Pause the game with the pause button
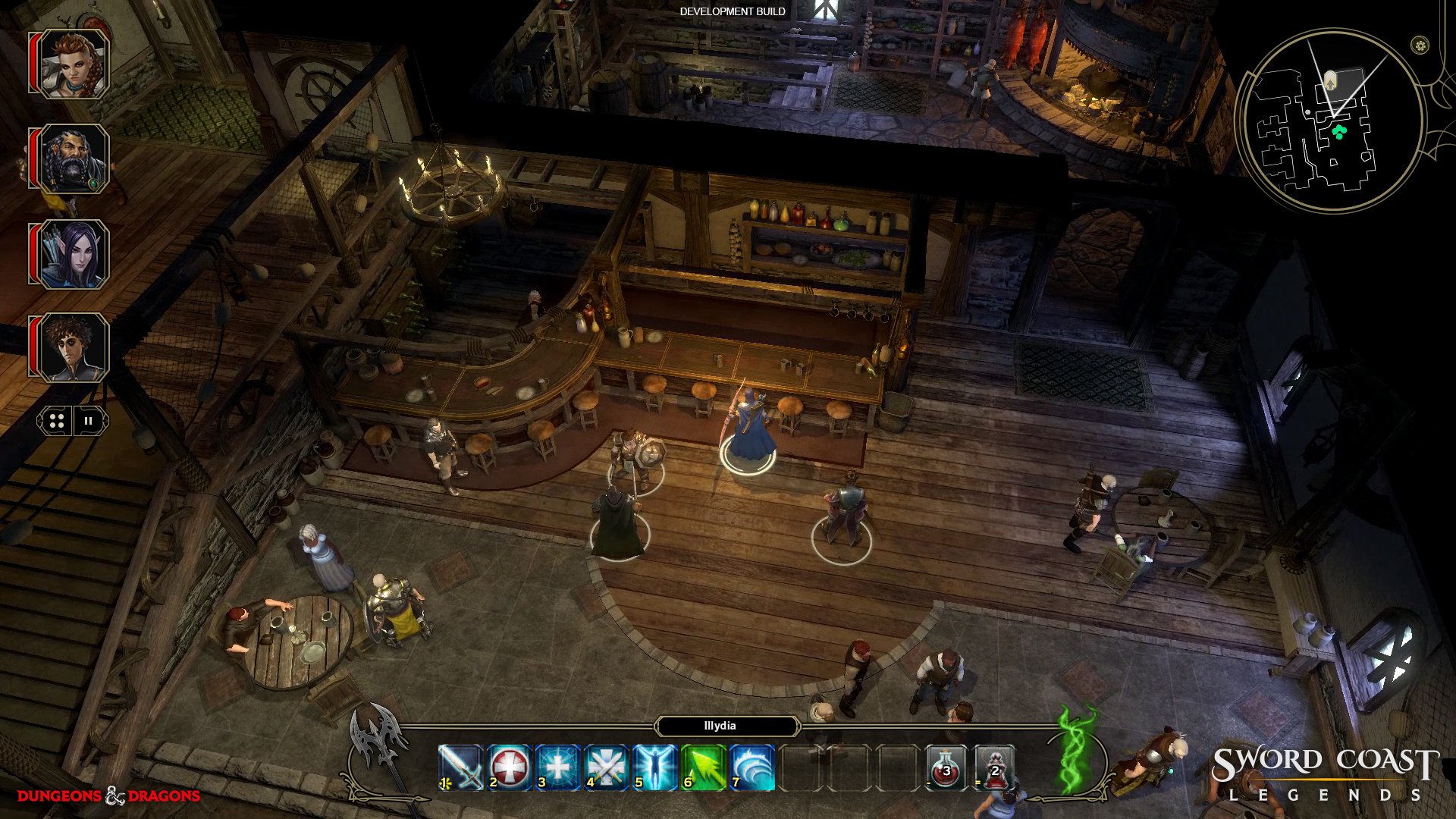Image resolution: width=1456 pixels, height=819 pixels. pyautogui.click(x=89, y=422)
